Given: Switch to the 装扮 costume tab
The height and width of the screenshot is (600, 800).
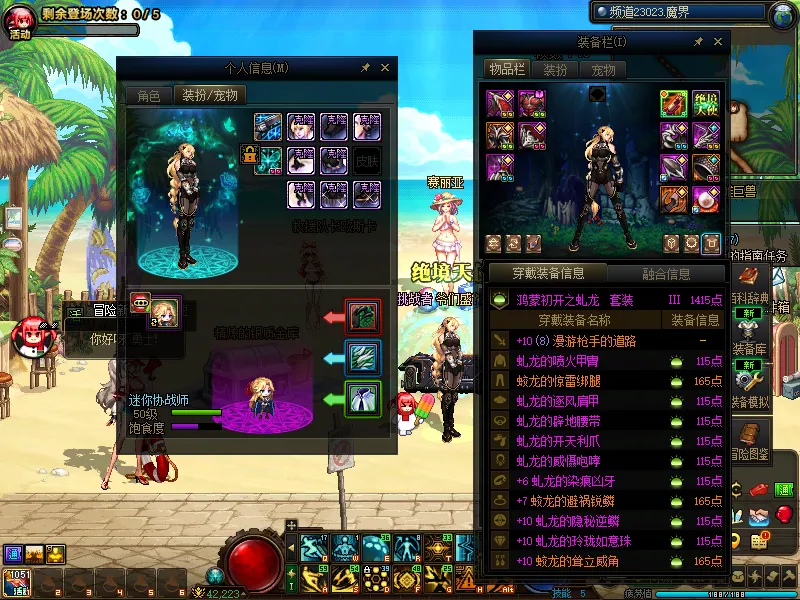Looking at the screenshot, I should pos(555,70).
